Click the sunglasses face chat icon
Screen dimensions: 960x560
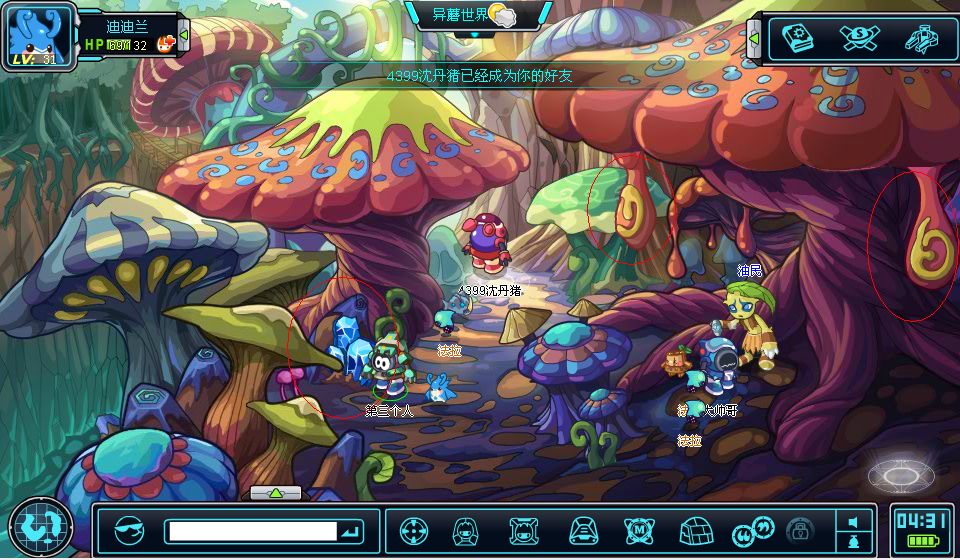(x=129, y=530)
